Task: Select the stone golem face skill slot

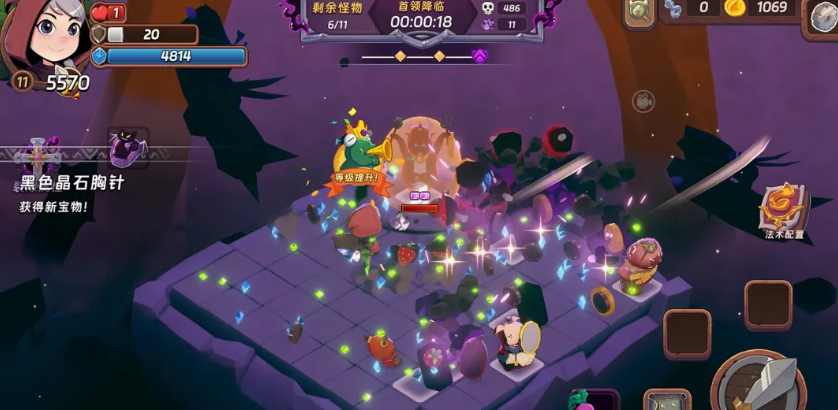Action: click(667, 402)
